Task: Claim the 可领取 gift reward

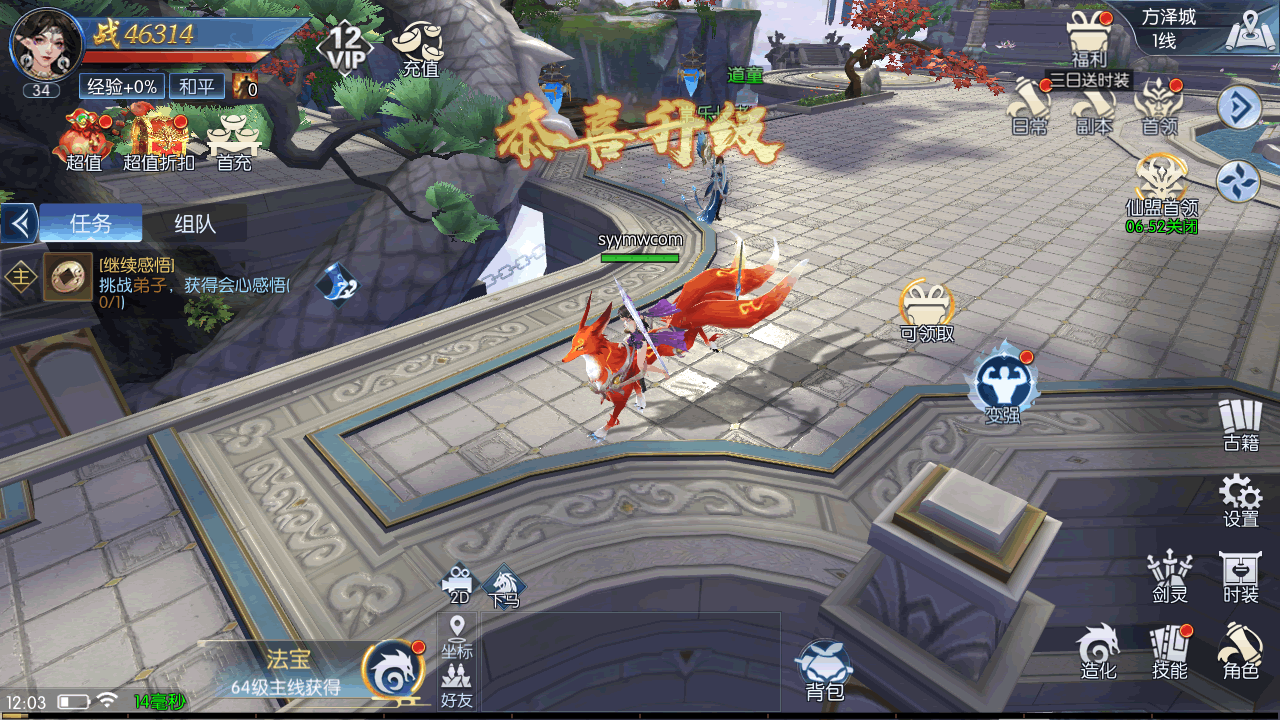Action: tap(927, 310)
